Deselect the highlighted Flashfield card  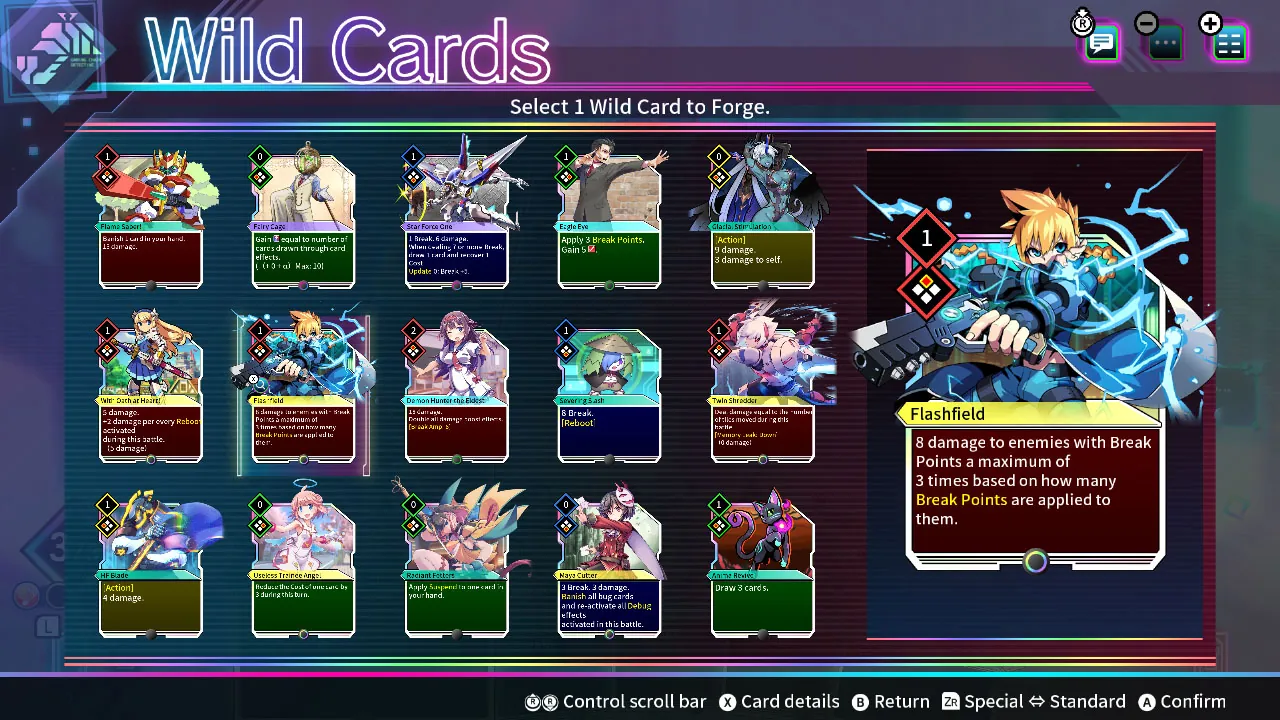click(x=303, y=390)
